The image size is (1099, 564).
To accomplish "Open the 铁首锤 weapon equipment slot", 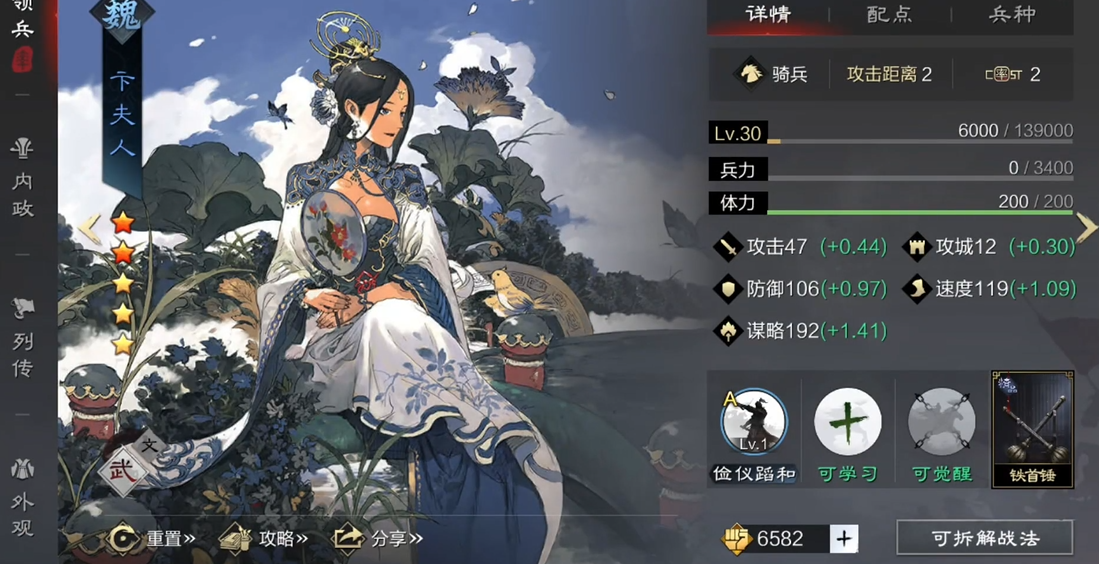I will (1032, 428).
